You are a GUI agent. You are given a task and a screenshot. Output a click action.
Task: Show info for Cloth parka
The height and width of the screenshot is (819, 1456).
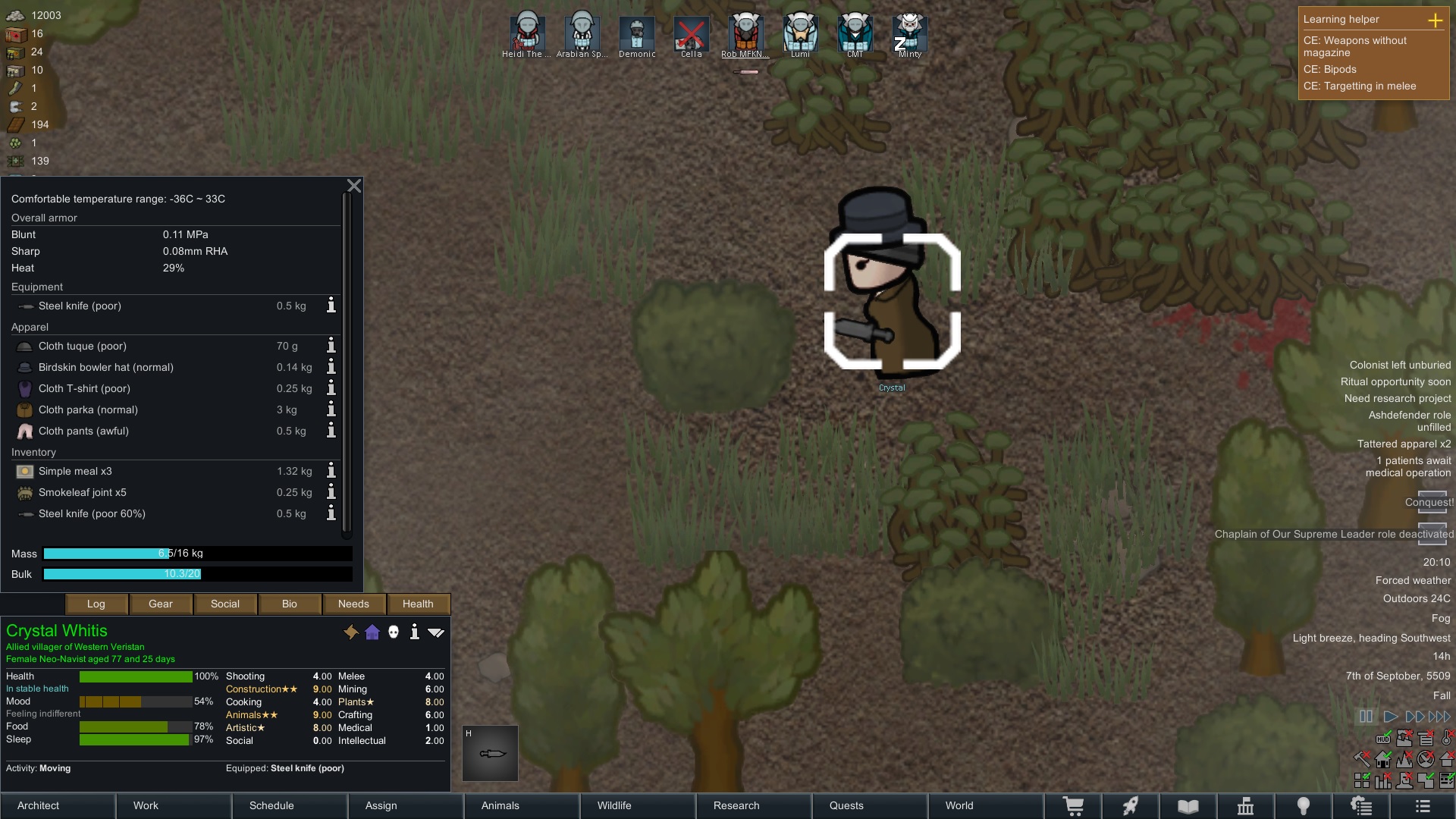[331, 409]
